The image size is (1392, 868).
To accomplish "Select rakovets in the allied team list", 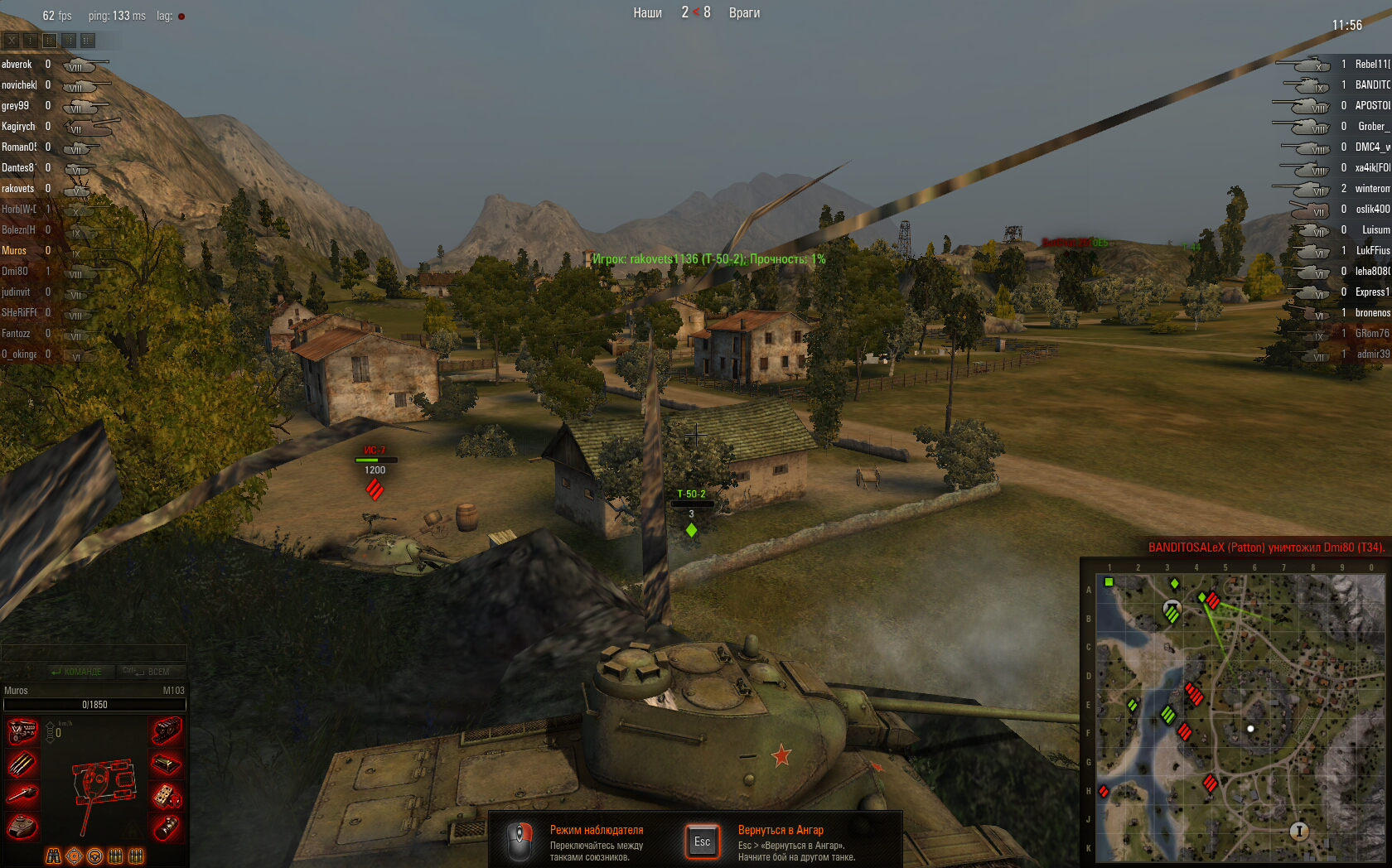I will (18, 189).
